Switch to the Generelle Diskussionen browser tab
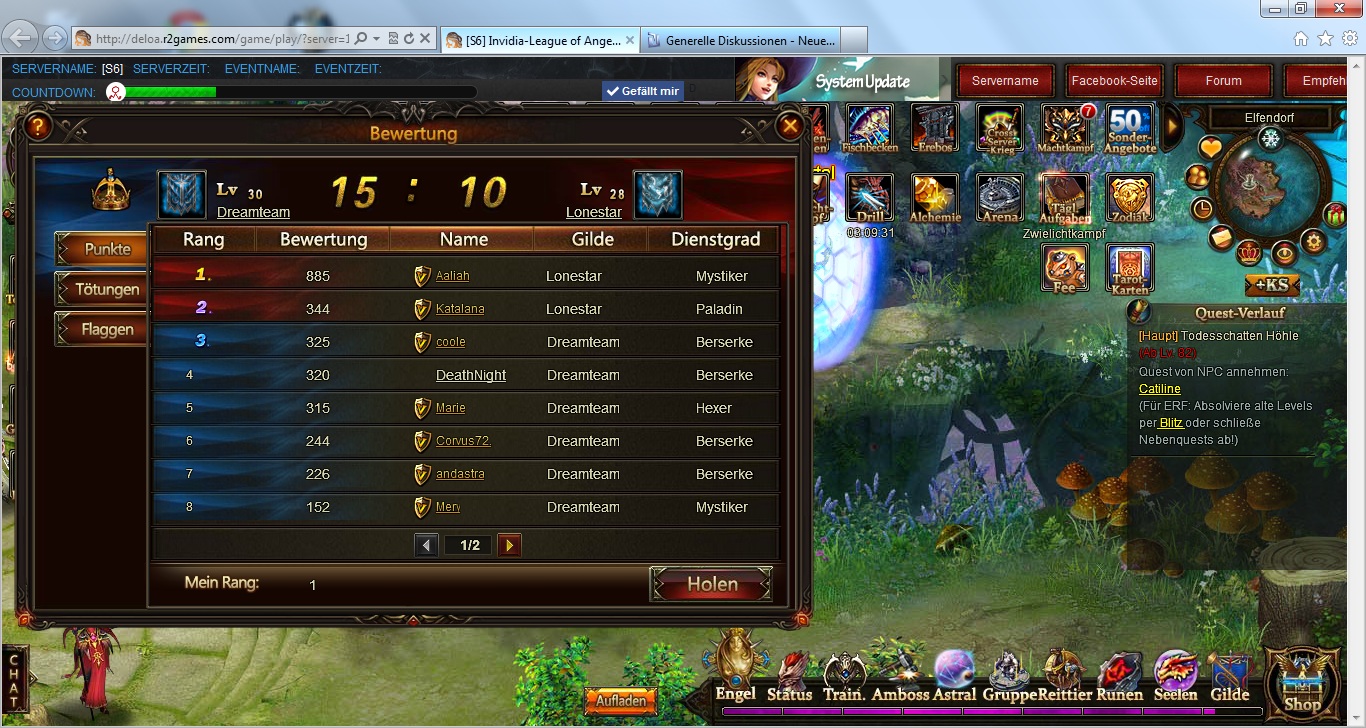This screenshot has height=728, width=1366. tap(740, 40)
